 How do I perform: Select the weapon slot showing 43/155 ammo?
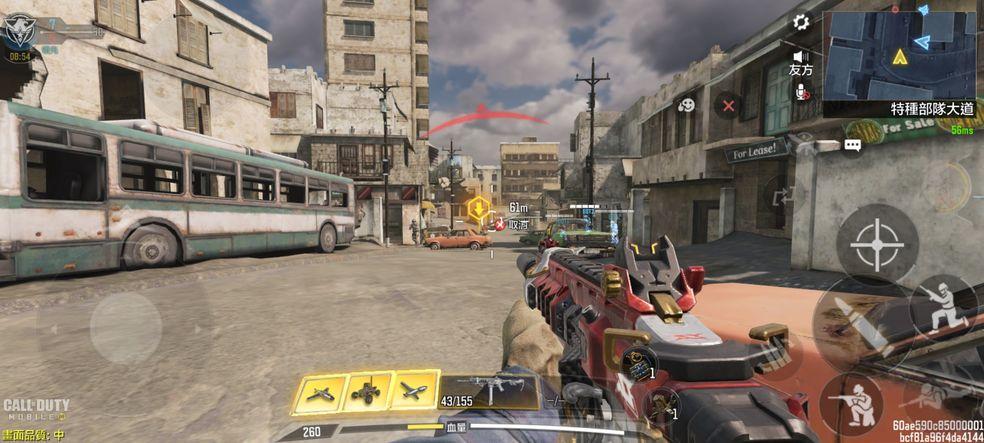coord(489,391)
